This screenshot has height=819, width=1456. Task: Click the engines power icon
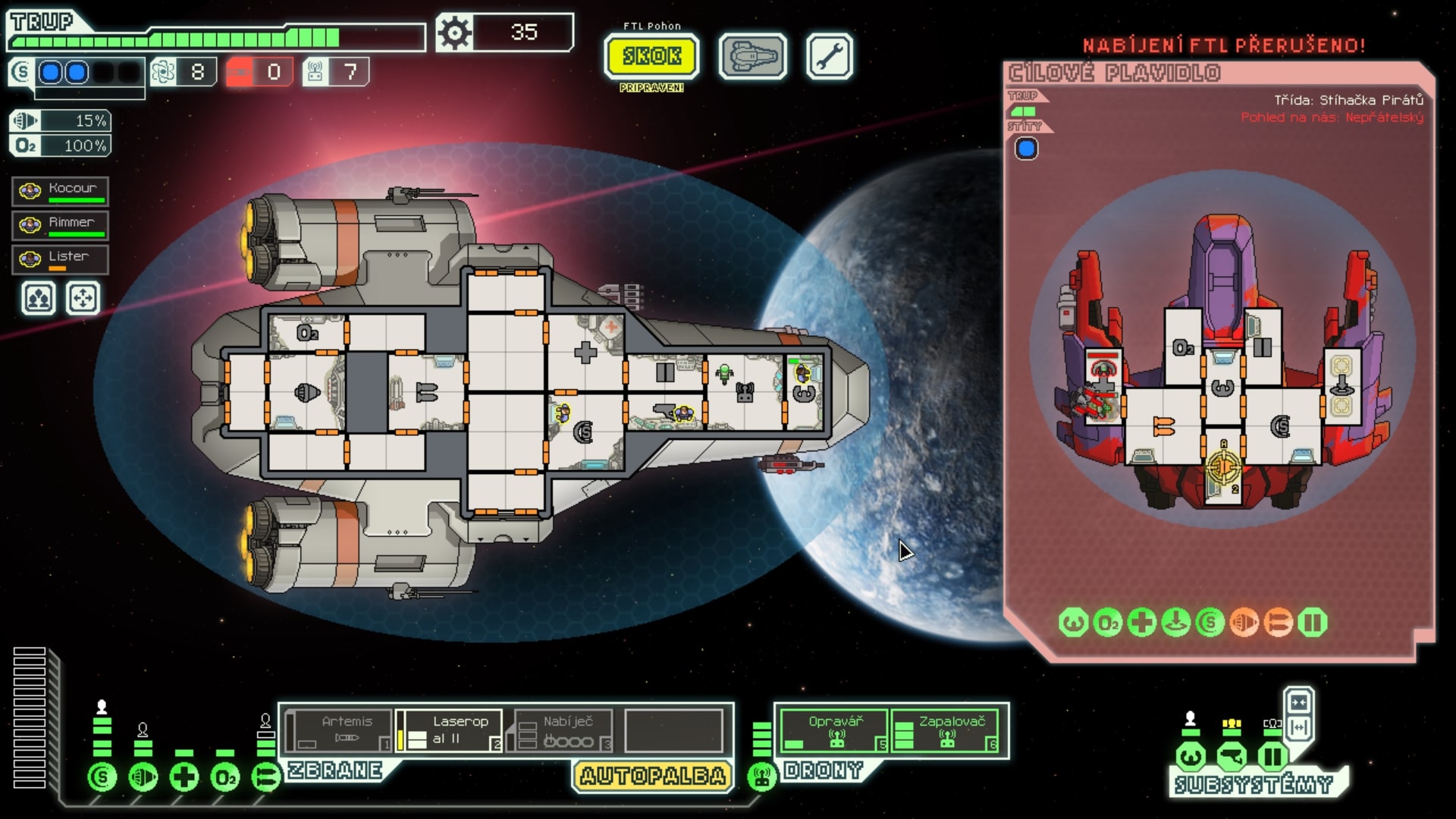coord(143,777)
